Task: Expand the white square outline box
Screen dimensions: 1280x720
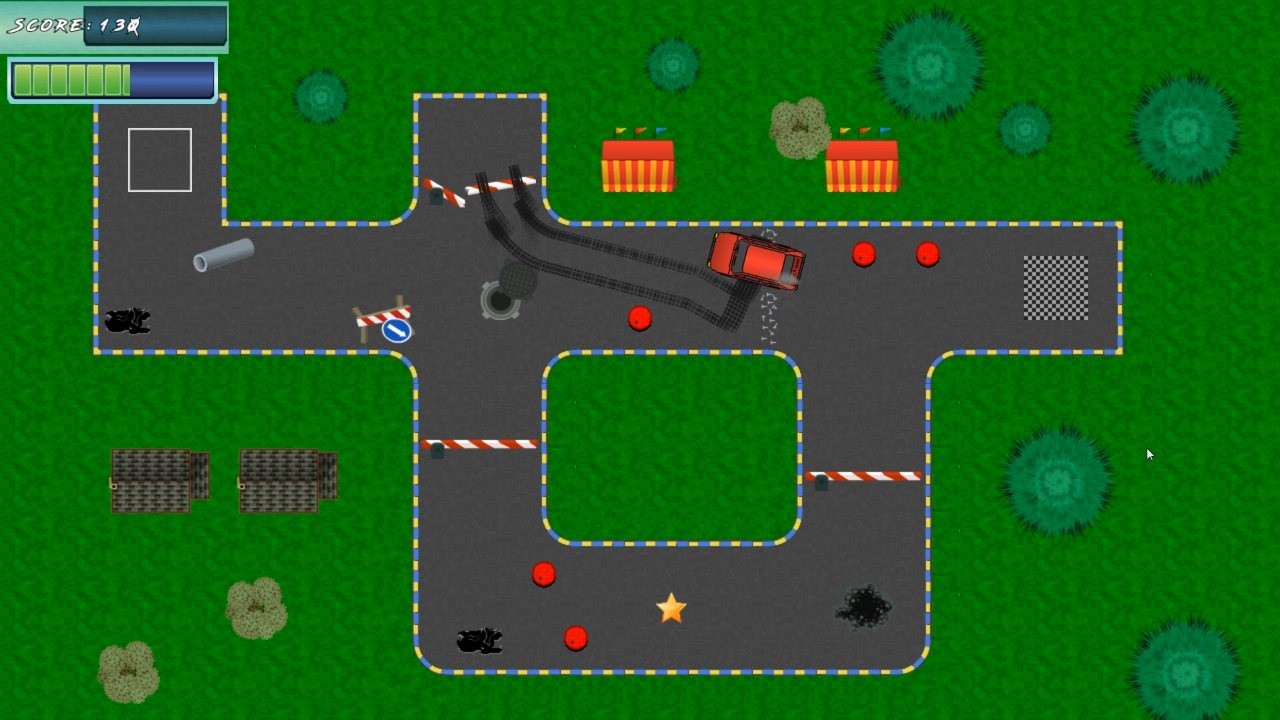Action: pos(159,160)
